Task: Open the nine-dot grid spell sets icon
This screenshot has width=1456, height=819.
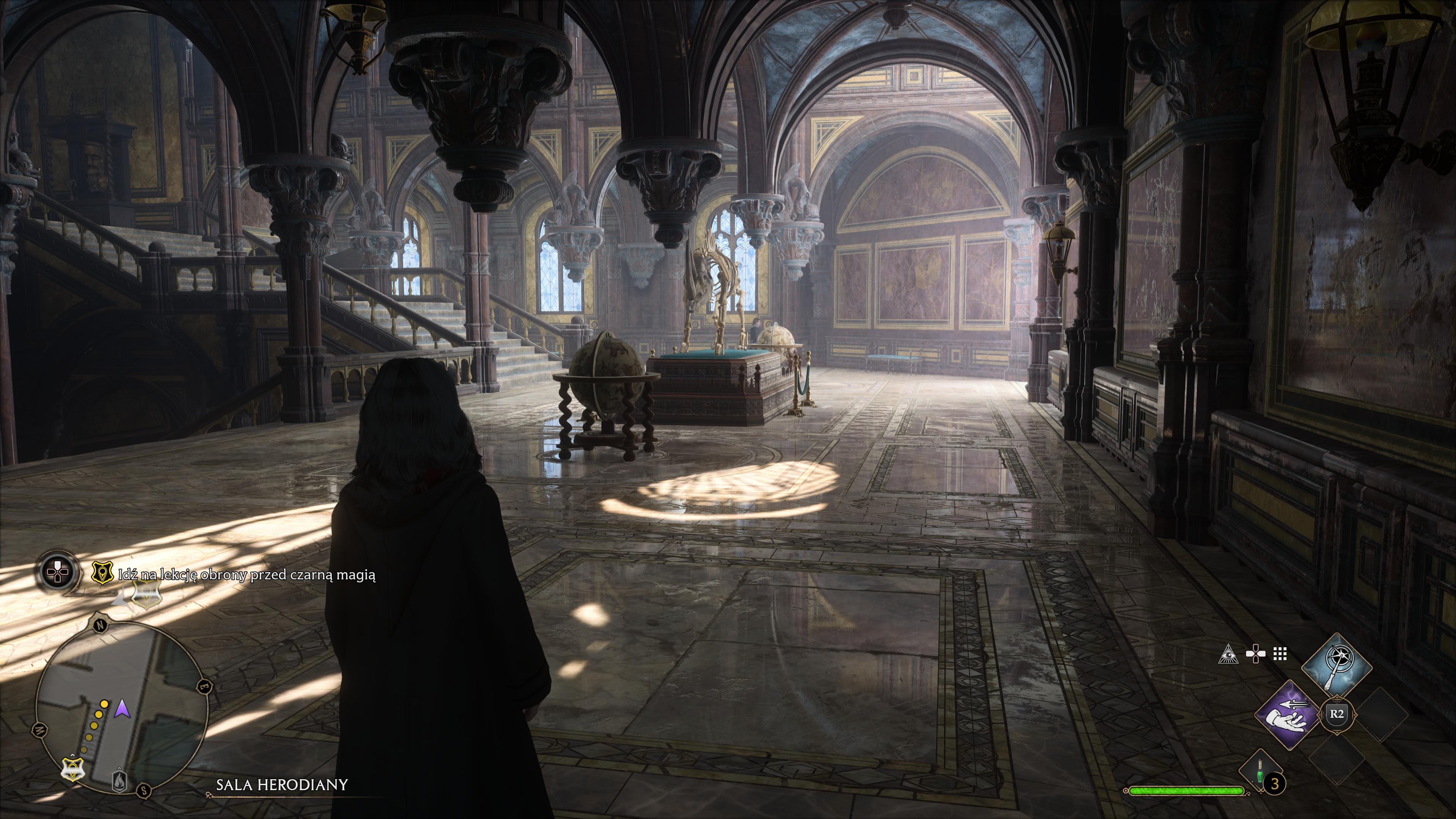Action: point(1280,654)
